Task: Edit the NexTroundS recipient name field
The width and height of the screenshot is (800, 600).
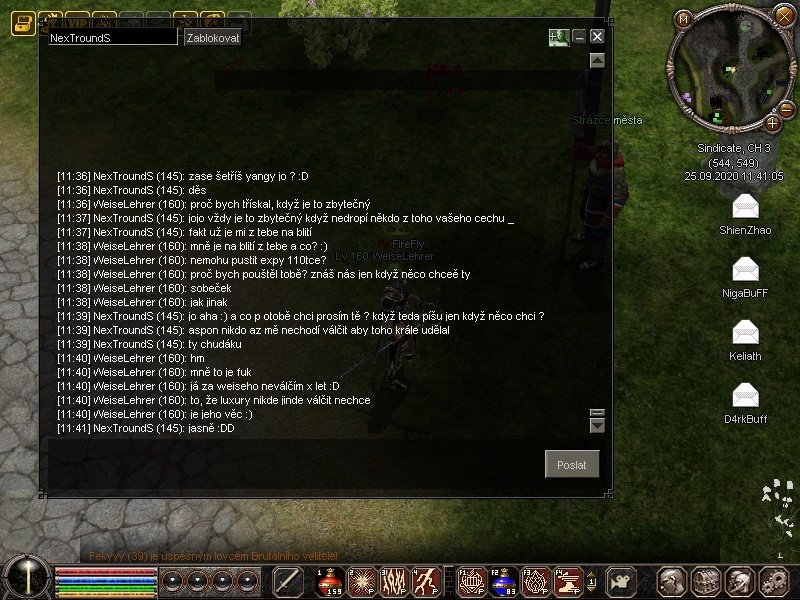Action: [112, 37]
